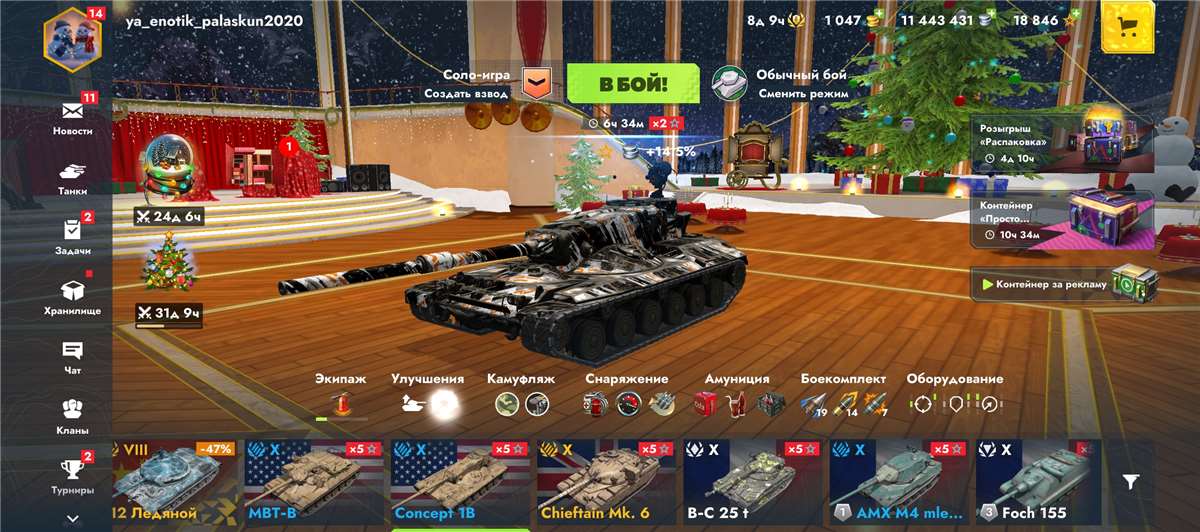Image resolution: width=1200 pixels, height=532 pixels.
Task: Open the Задачи missions menu
Action: point(72,236)
